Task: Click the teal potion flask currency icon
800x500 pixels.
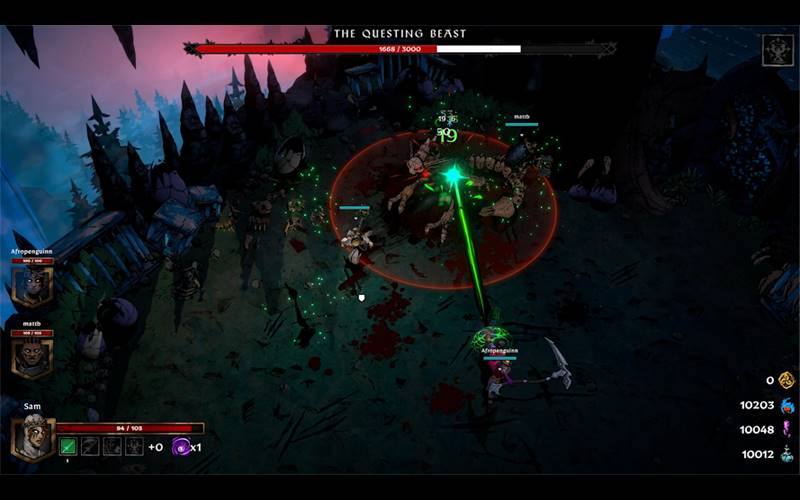Action: (x=787, y=454)
